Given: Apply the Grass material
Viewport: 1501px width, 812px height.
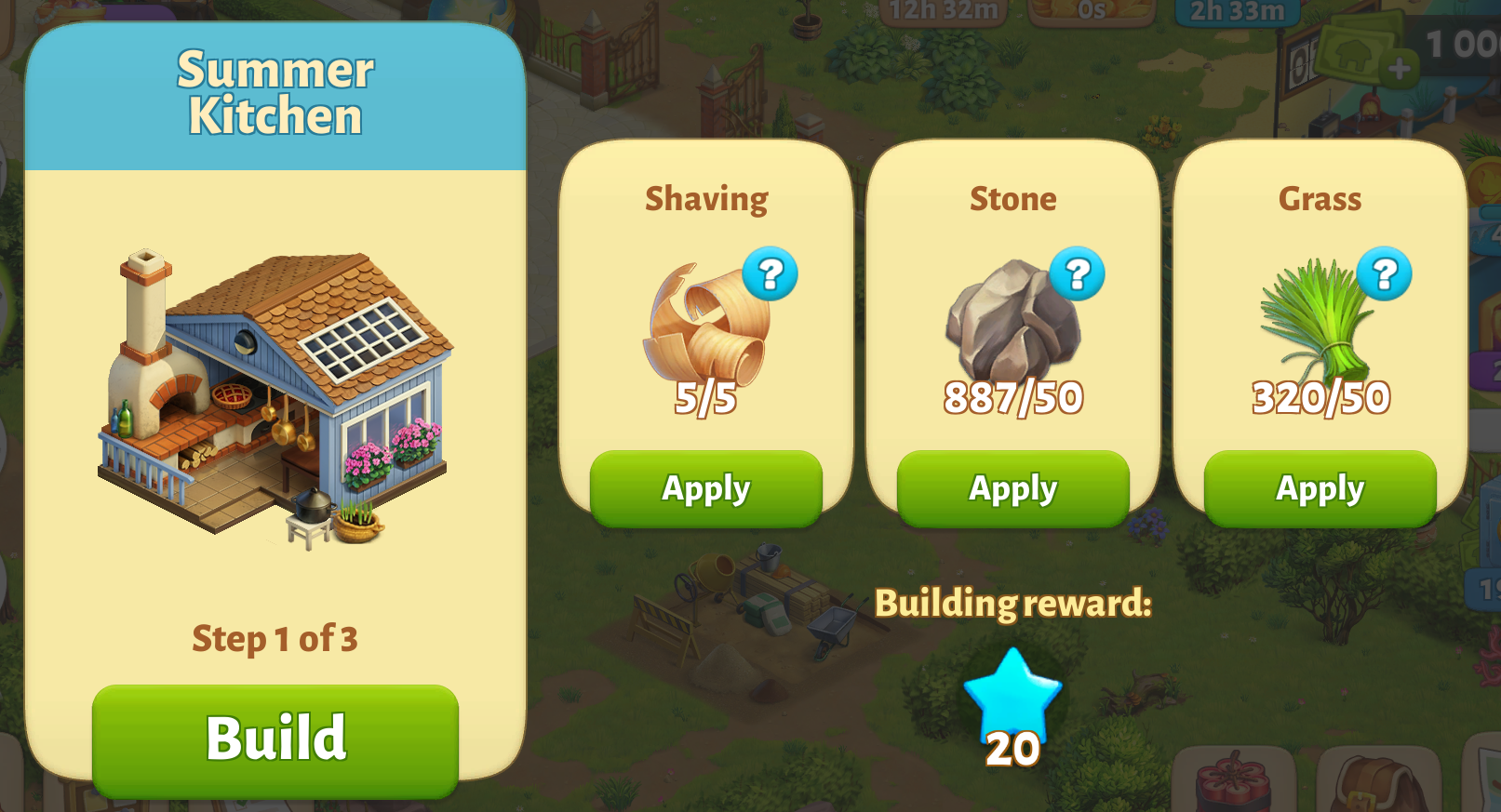Looking at the screenshot, I should pos(1320,488).
